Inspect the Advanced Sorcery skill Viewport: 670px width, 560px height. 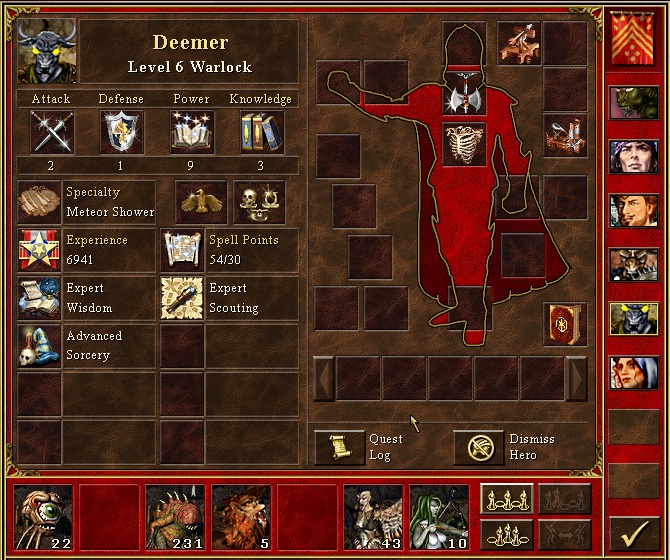(40, 345)
